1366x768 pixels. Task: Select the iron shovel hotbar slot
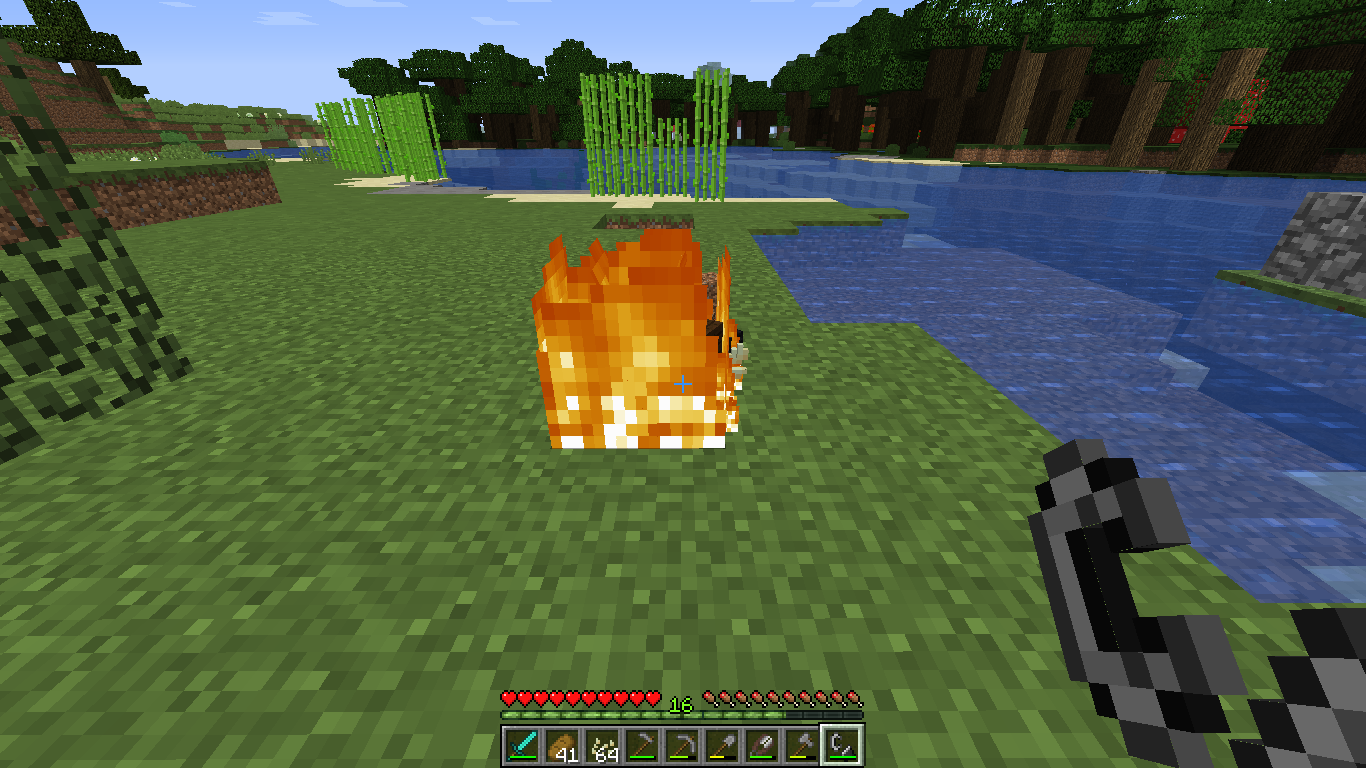(722, 746)
